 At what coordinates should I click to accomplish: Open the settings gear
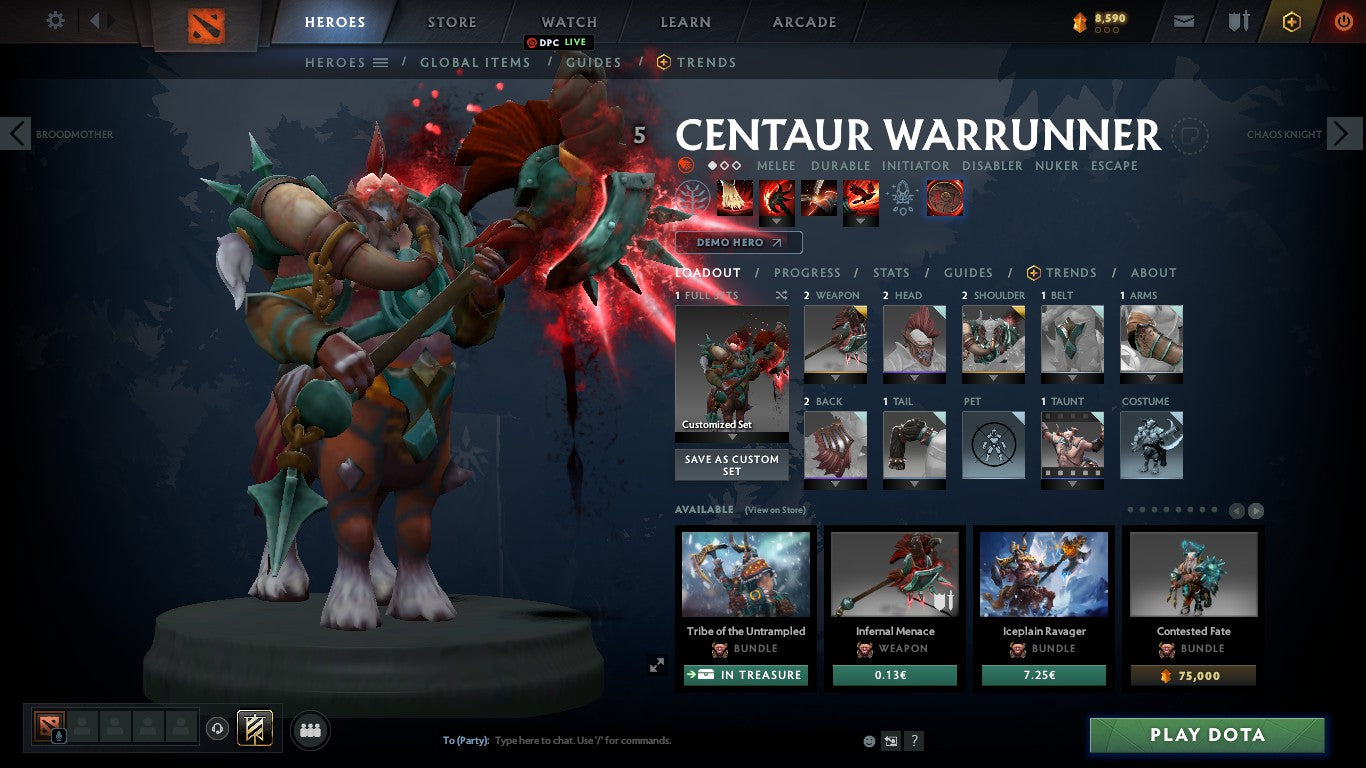point(55,20)
